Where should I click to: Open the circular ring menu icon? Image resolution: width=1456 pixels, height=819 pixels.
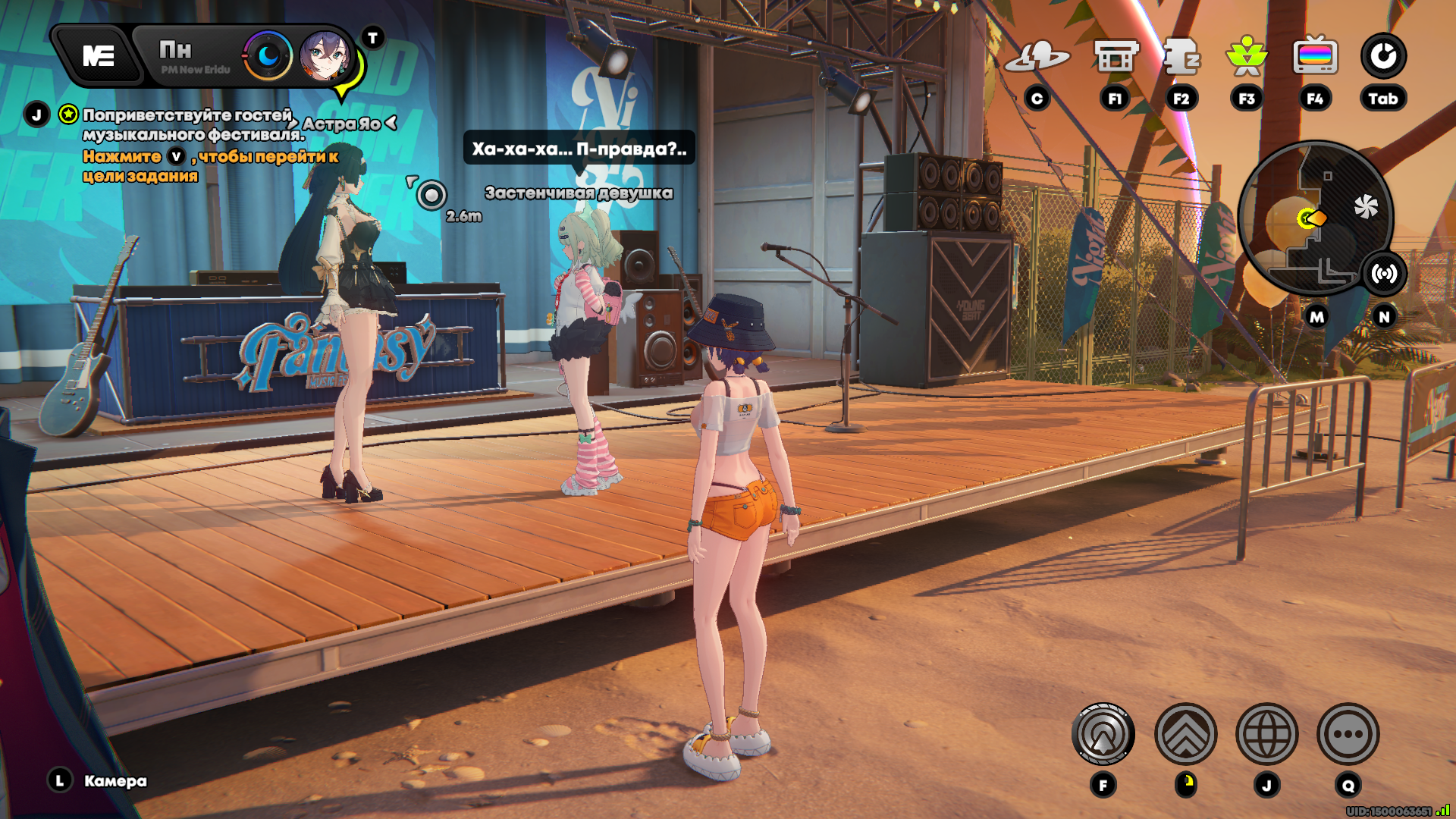click(1383, 56)
